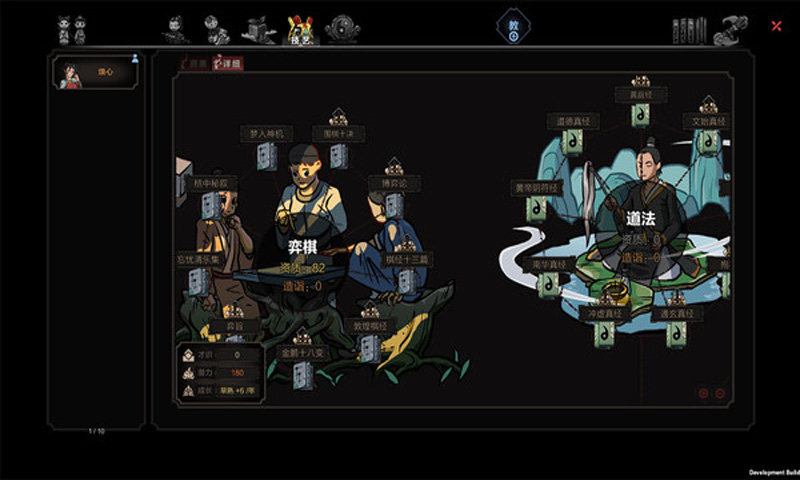
Task: Open the 棋经十三篇 skill book
Action: click(407, 280)
